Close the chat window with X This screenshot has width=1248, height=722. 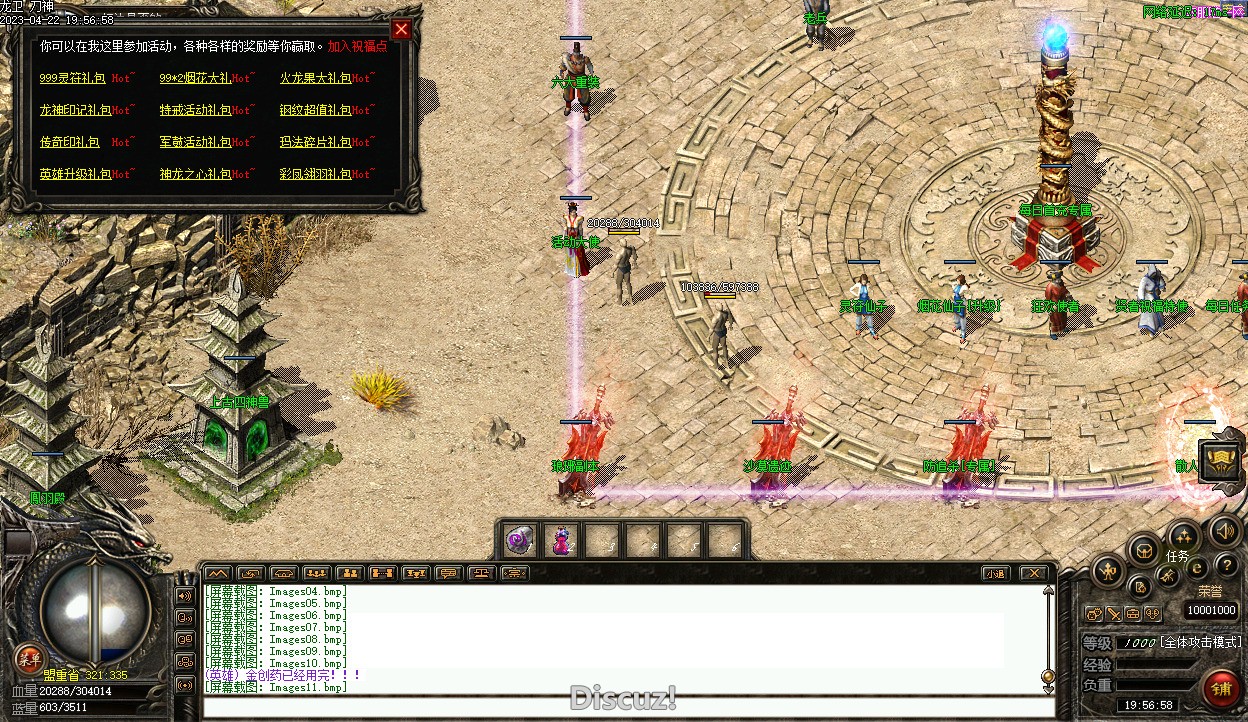1034,573
